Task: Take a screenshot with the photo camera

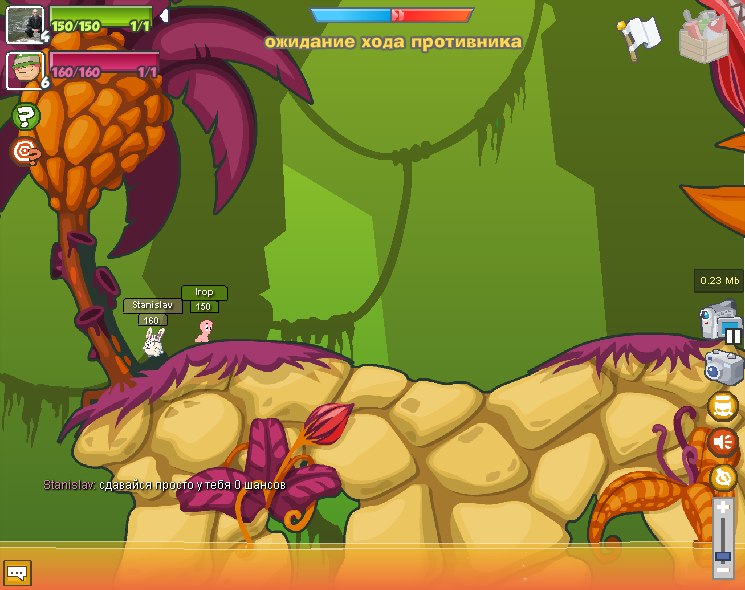Action: pos(722,366)
